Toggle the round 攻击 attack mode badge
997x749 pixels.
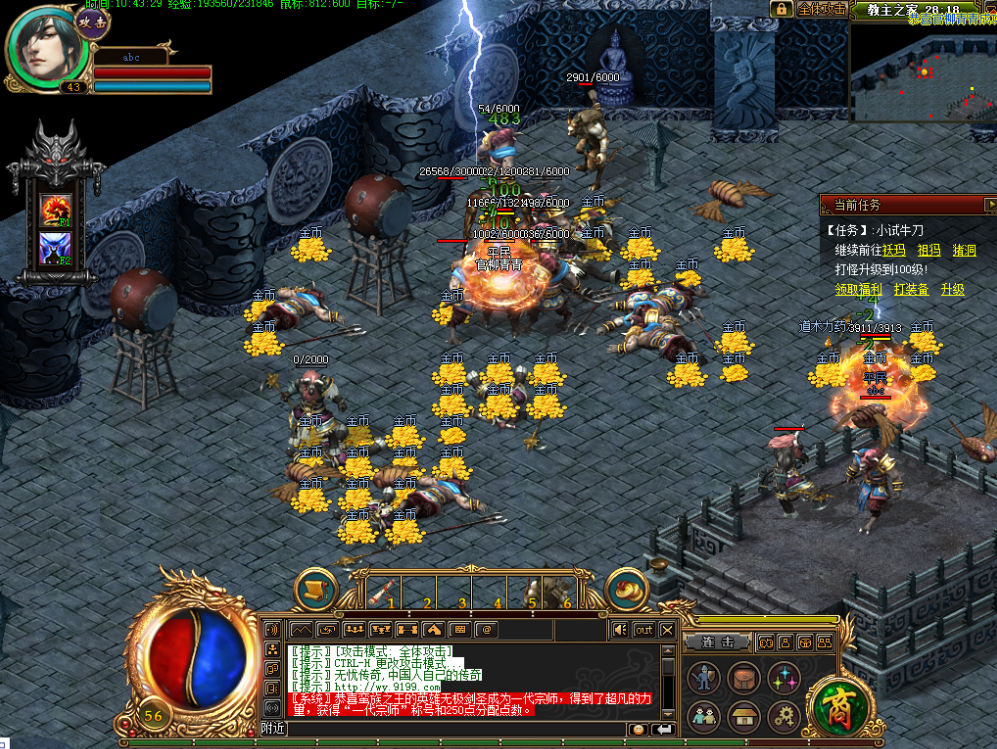pyautogui.click(x=93, y=22)
